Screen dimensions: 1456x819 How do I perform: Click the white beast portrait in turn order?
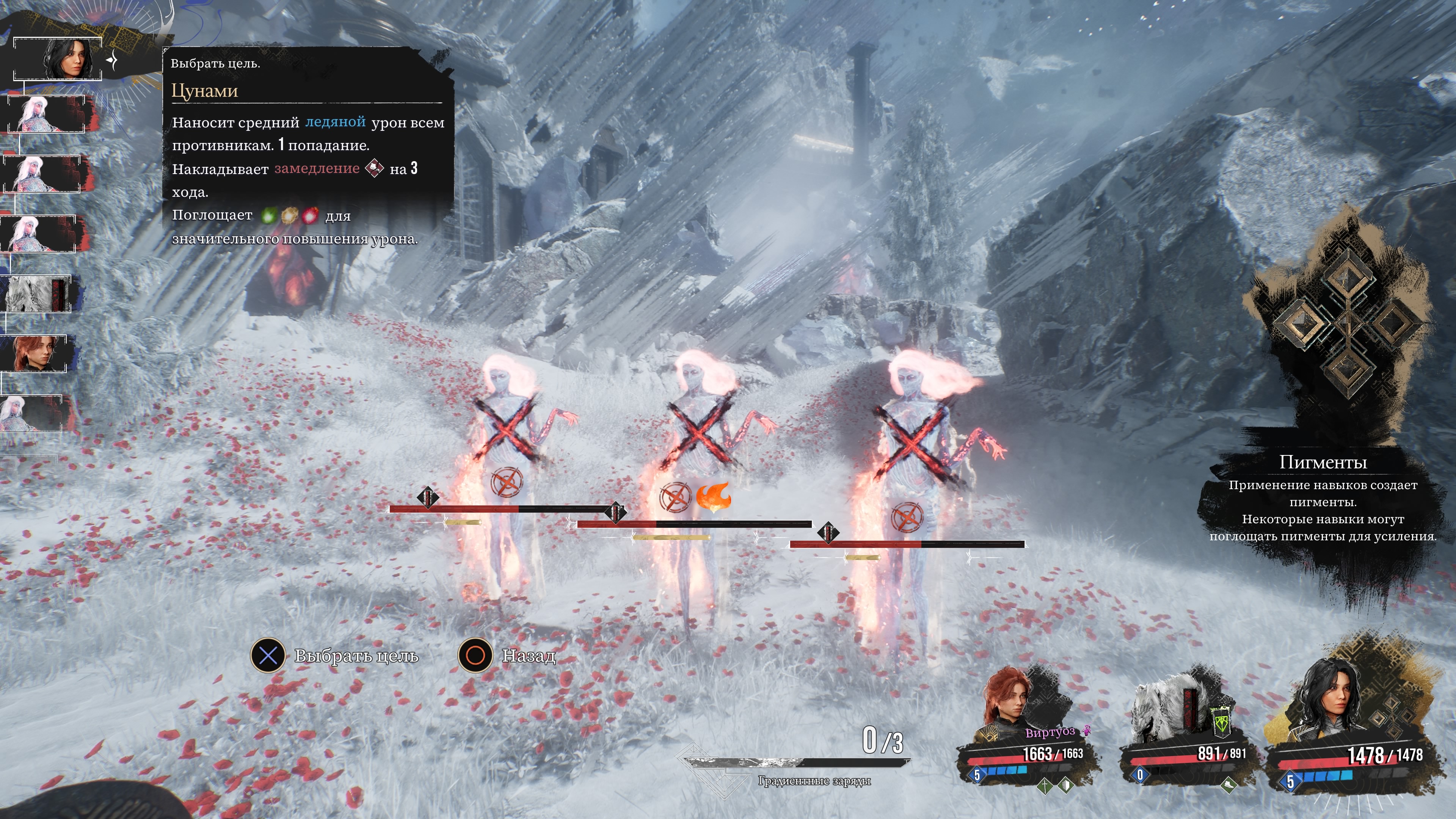pos(38,294)
